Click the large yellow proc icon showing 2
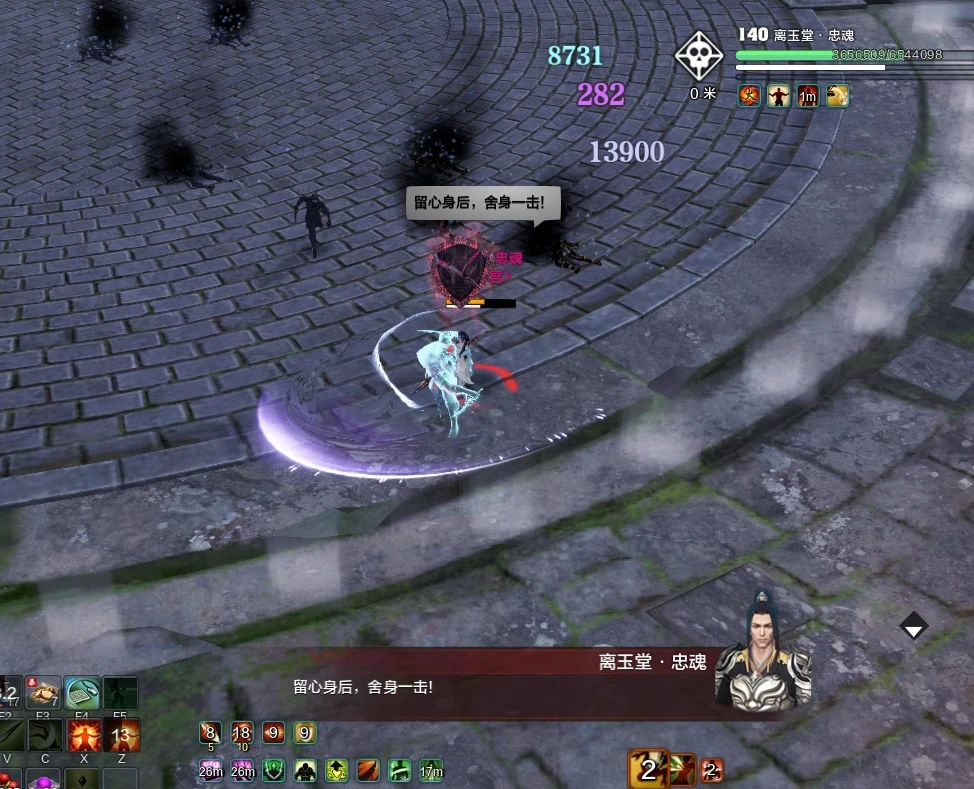974x789 pixels. pyautogui.click(x=648, y=769)
